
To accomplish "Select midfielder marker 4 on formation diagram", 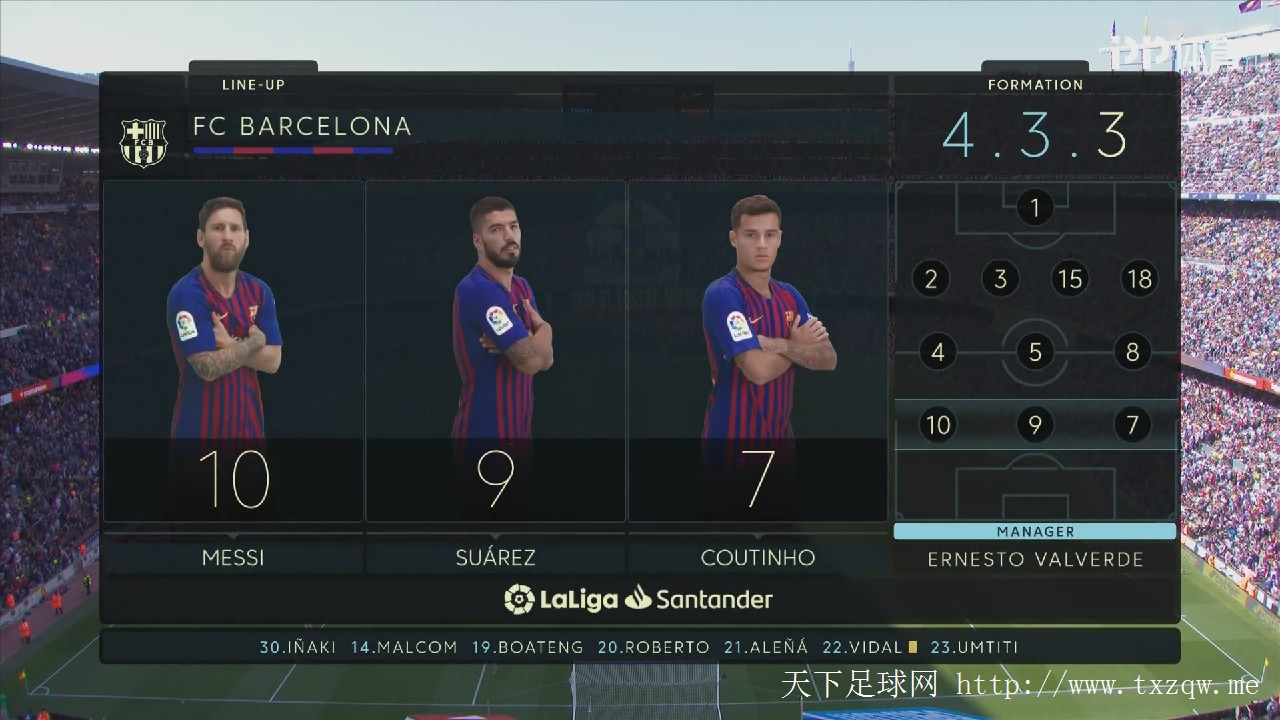I will (x=937, y=352).
